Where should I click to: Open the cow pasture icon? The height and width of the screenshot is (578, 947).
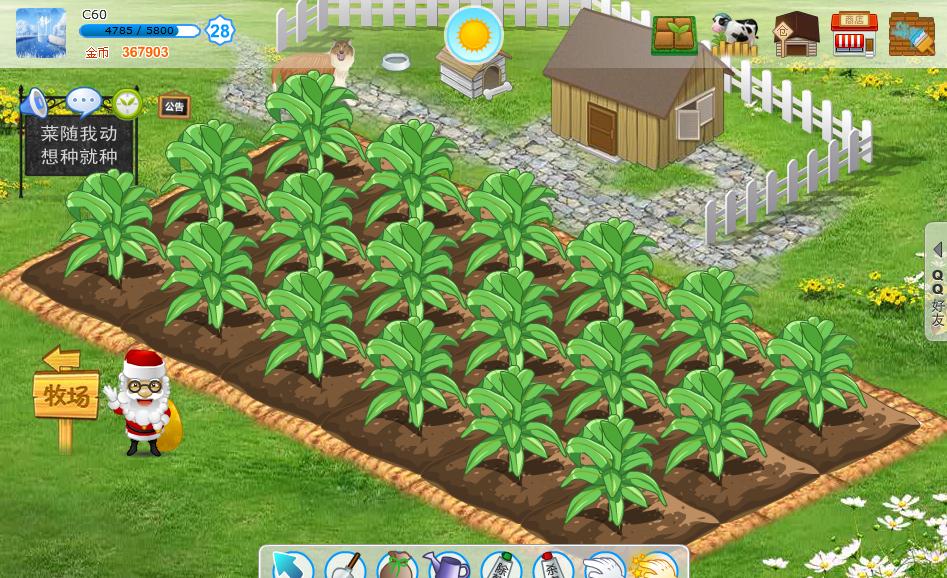point(735,35)
